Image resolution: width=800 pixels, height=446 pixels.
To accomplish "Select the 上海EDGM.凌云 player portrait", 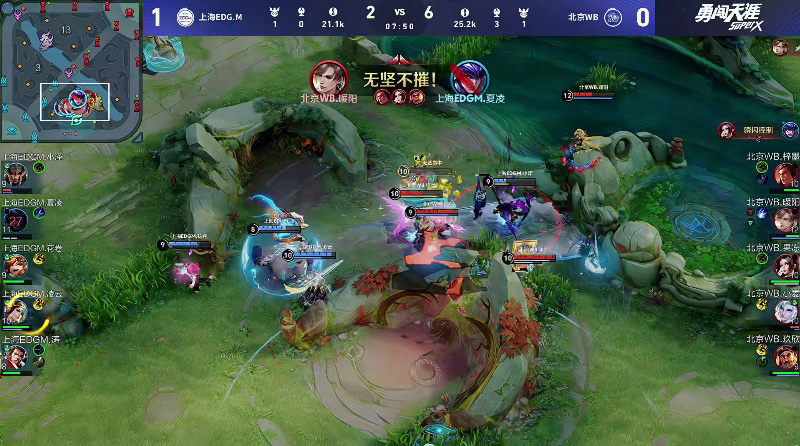I will pos(15,312).
